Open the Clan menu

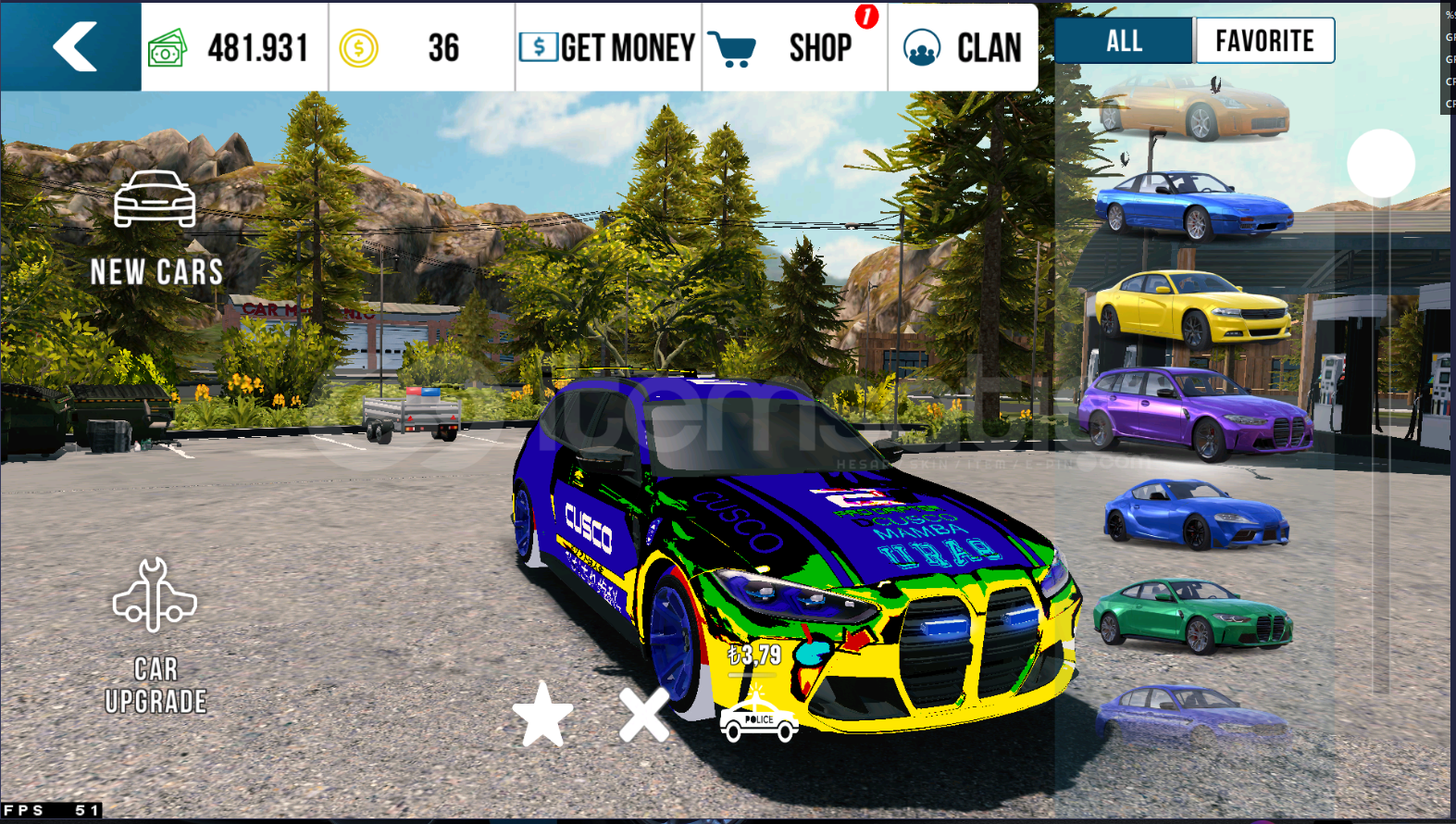pyautogui.click(x=963, y=47)
